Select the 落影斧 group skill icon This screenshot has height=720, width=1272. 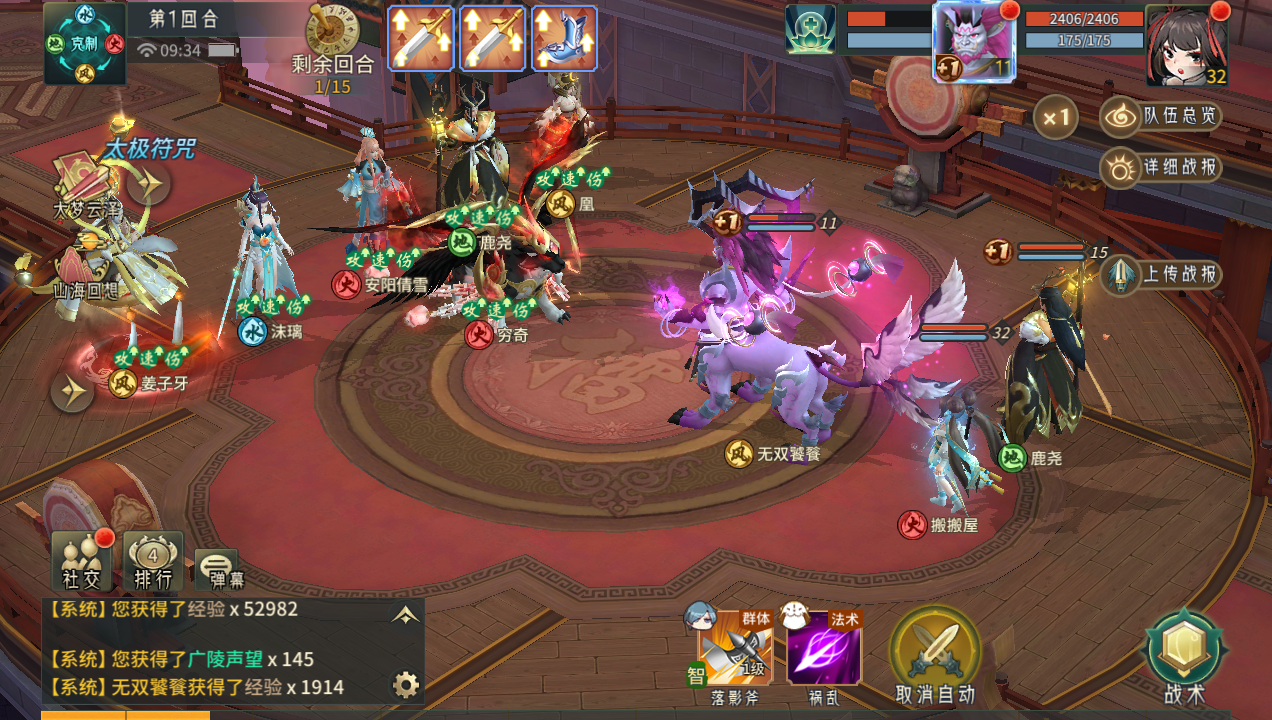(x=735, y=647)
